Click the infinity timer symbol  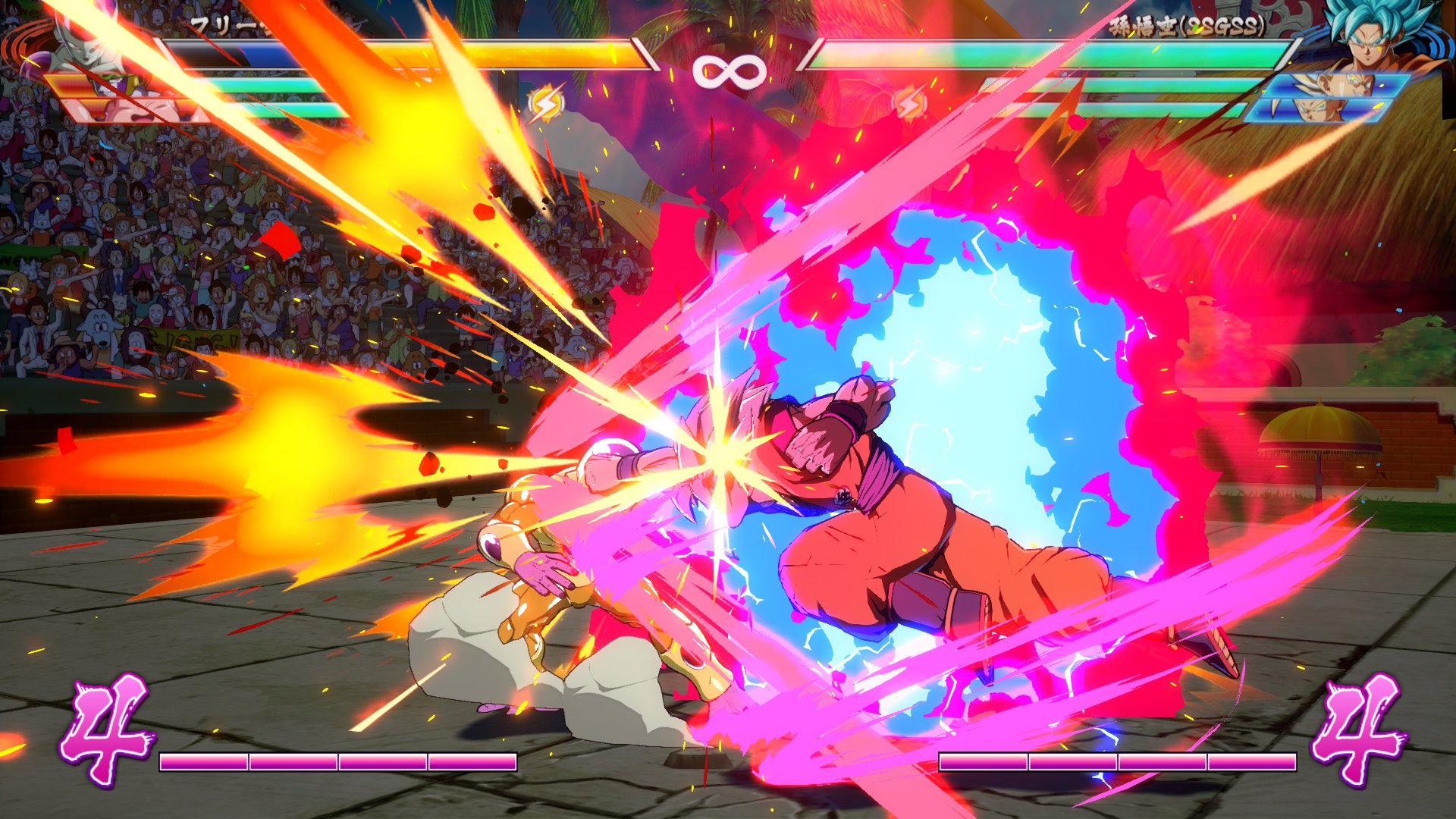coord(728,72)
